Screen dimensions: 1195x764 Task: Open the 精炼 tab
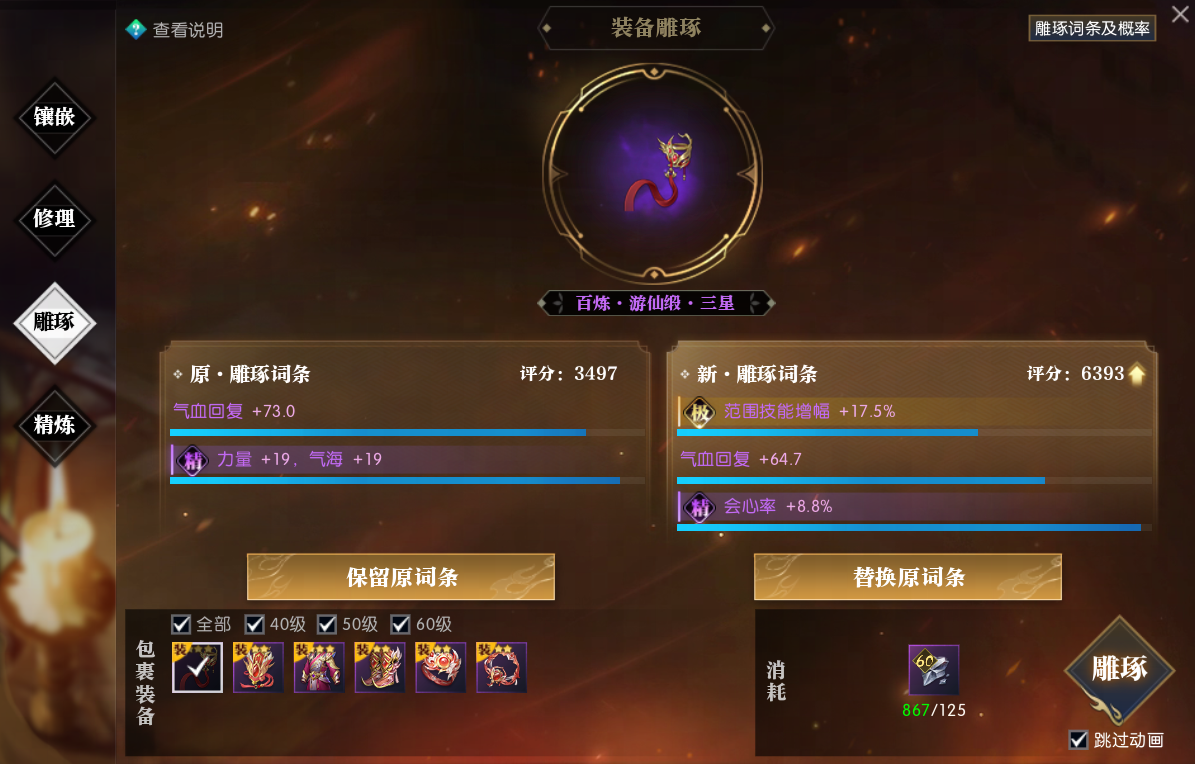click(54, 424)
